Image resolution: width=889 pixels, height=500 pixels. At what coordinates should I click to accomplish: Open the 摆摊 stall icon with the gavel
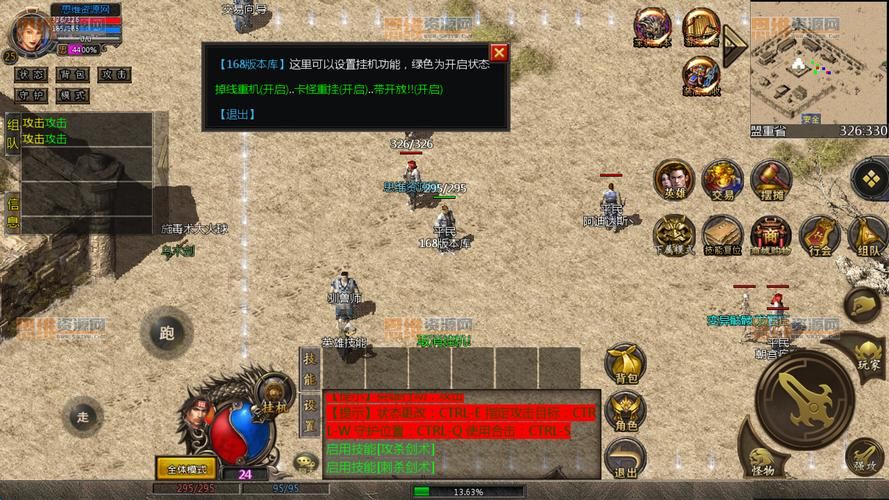pos(771,181)
